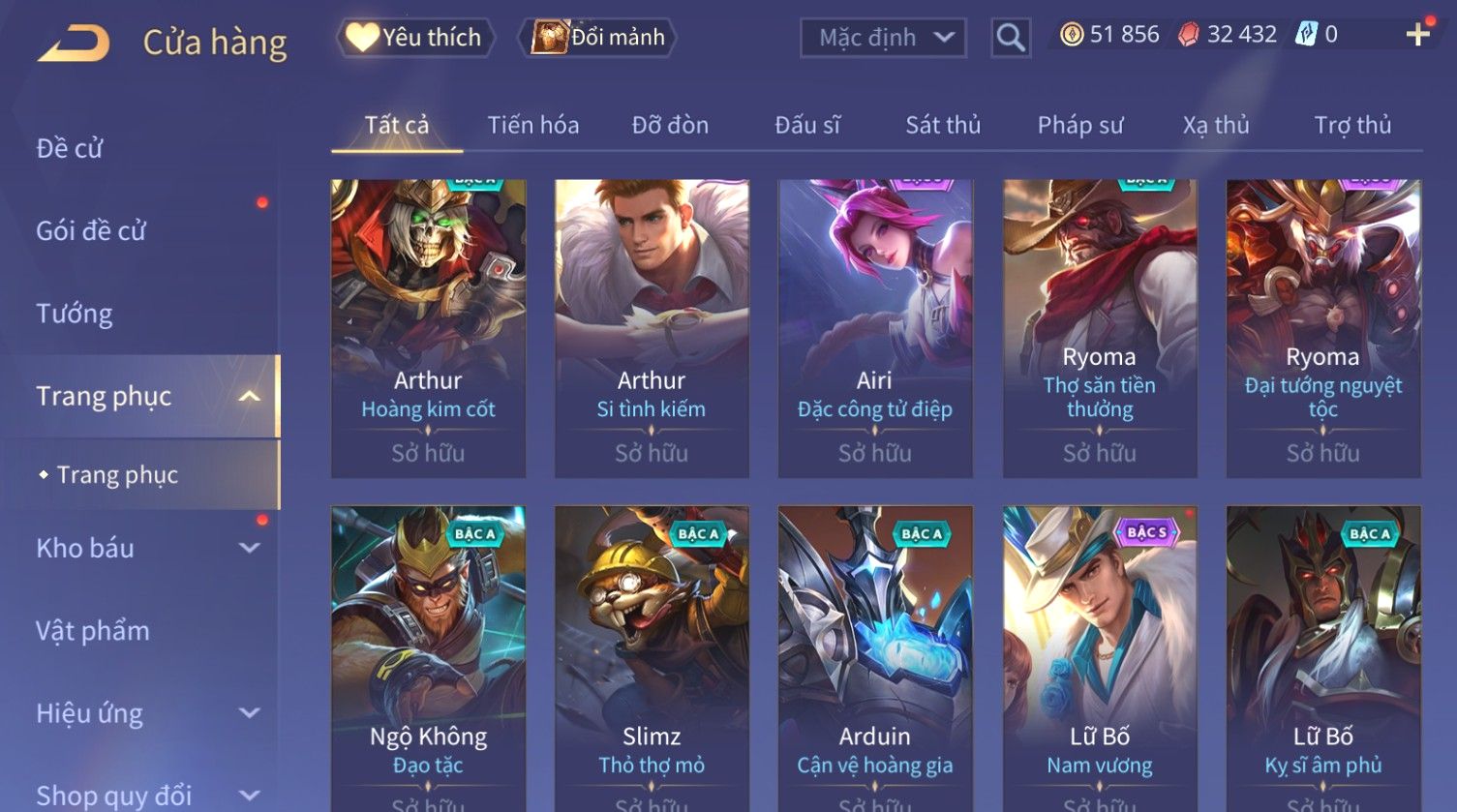Switch to the Đỡ đòn tab
This screenshot has height=812, width=1457.
pyautogui.click(x=670, y=125)
